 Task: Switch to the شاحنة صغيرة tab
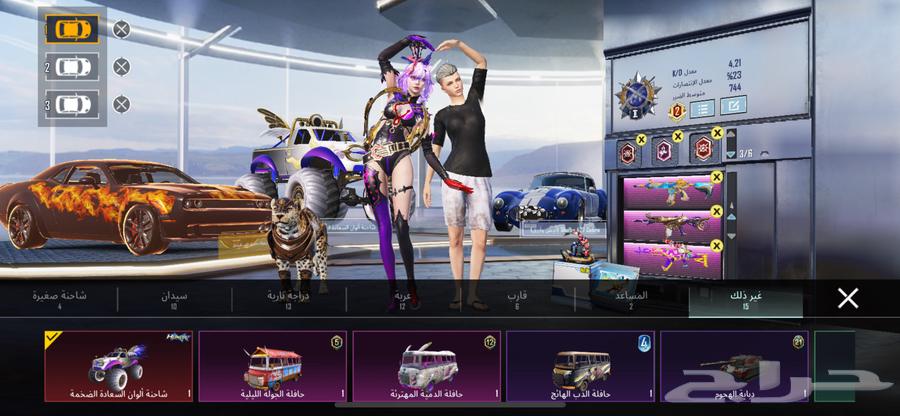pos(60,300)
